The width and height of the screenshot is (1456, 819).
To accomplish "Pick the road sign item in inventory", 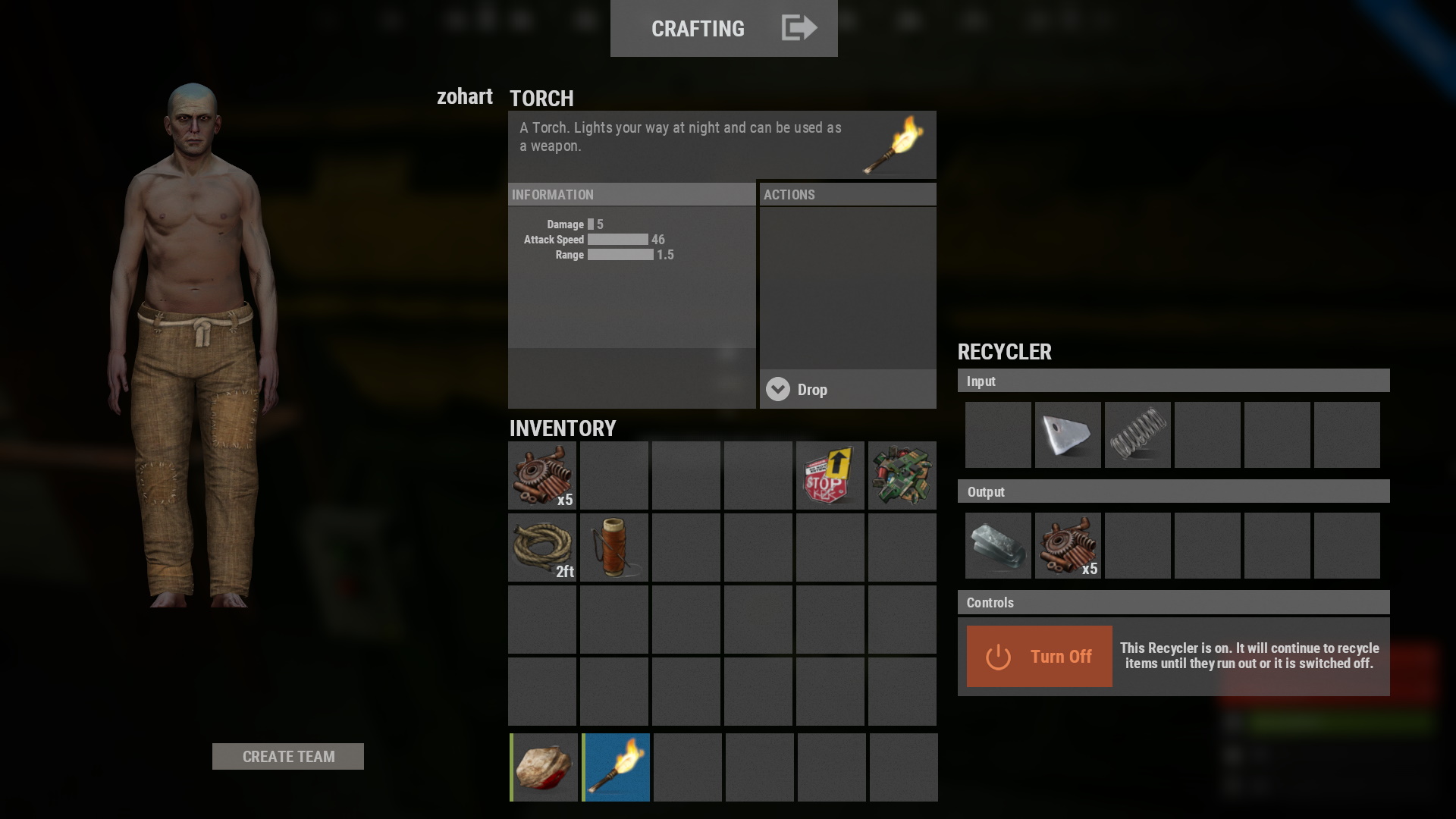I will (x=830, y=475).
